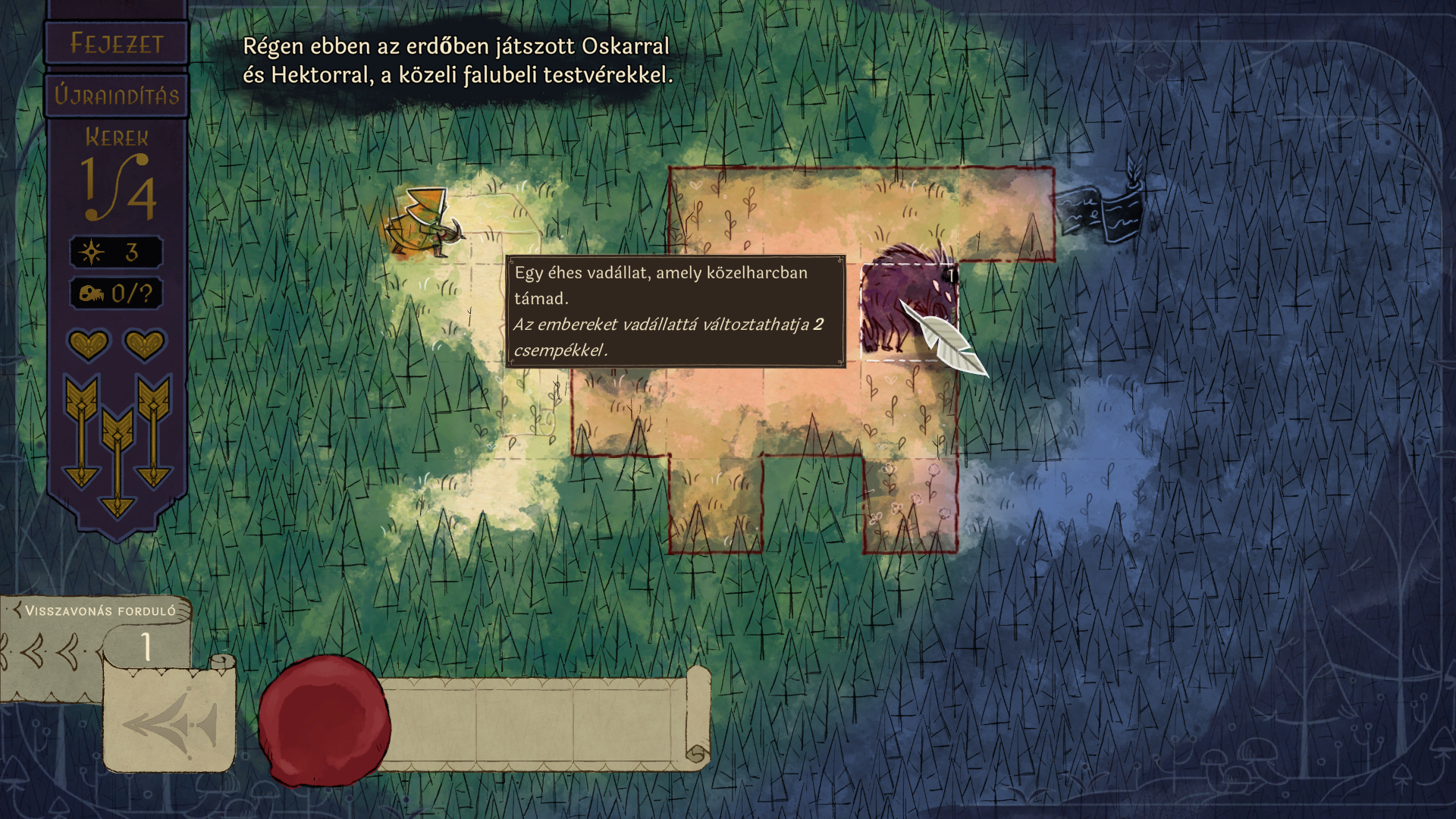The image size is (1456, 819).
Task: Click the parchment arrow undo card
Action: point(170,720)
